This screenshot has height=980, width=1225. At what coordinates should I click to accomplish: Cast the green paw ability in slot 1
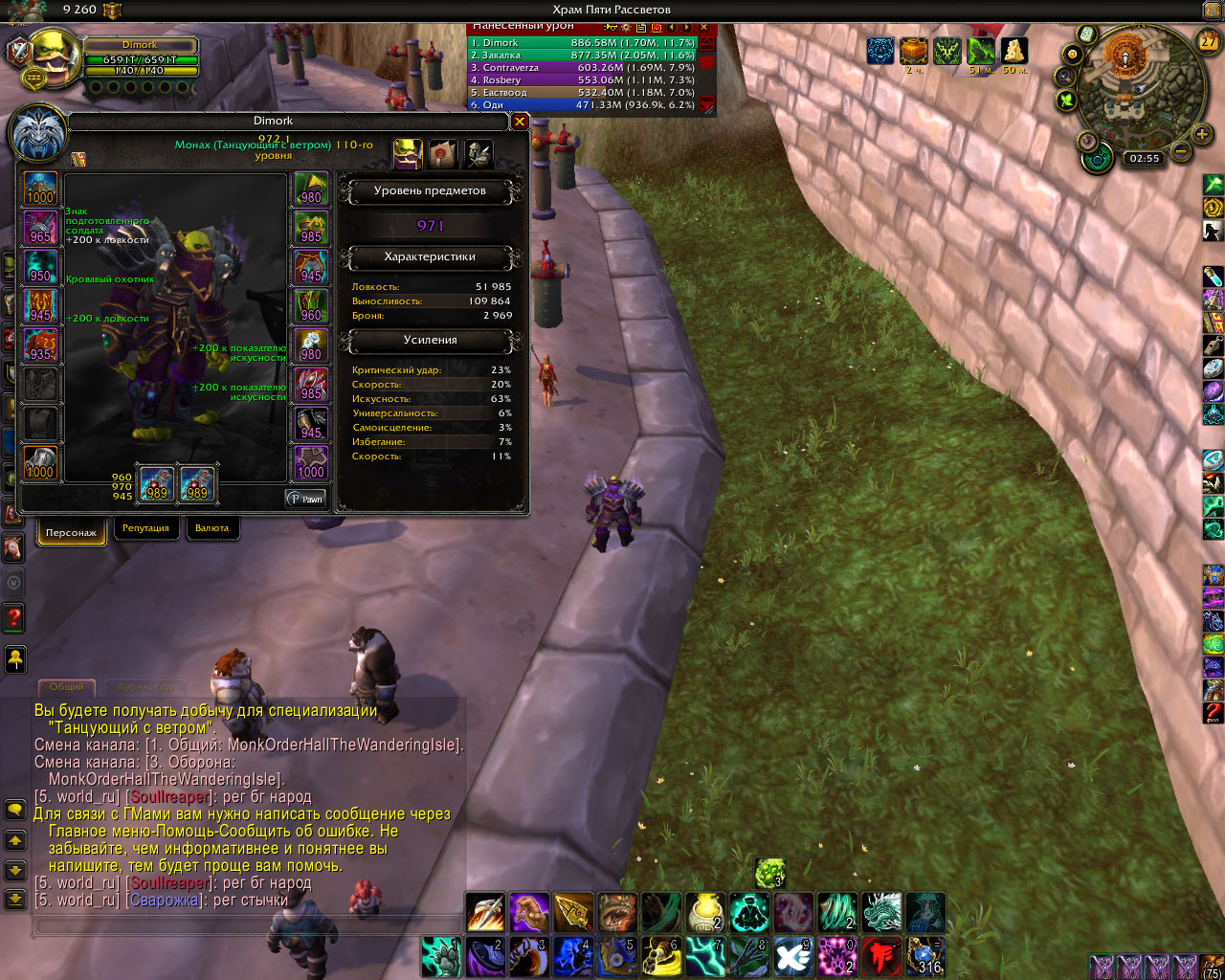pyautogui.click(x=441, y=956)
